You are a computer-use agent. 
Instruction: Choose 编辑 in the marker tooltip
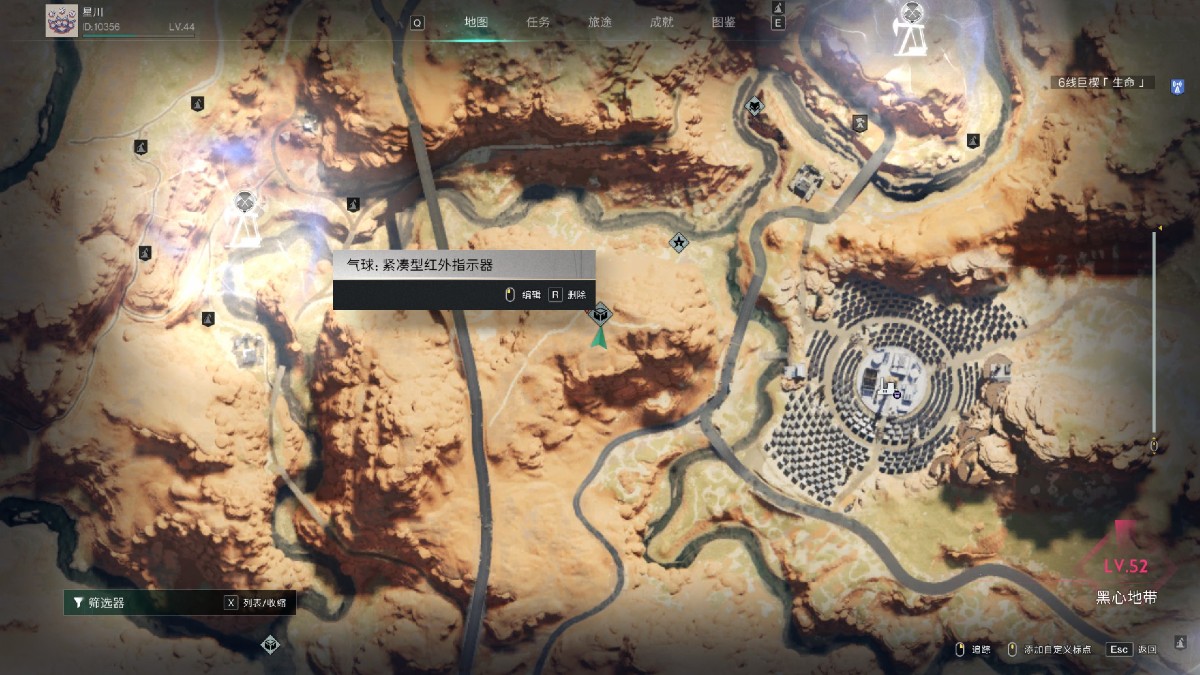click(523, 295)
